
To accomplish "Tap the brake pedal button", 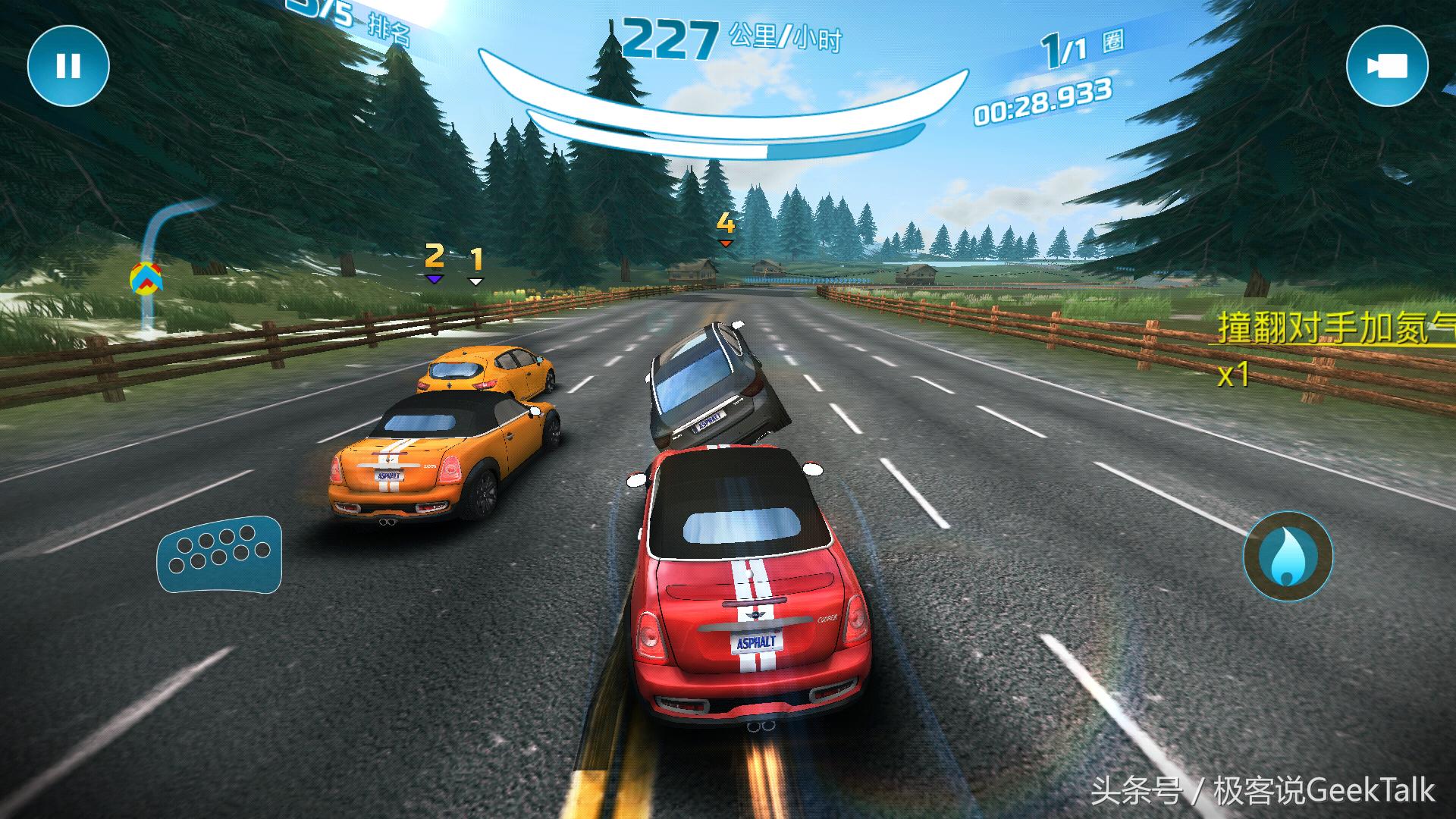I will (x=219, y=556).
